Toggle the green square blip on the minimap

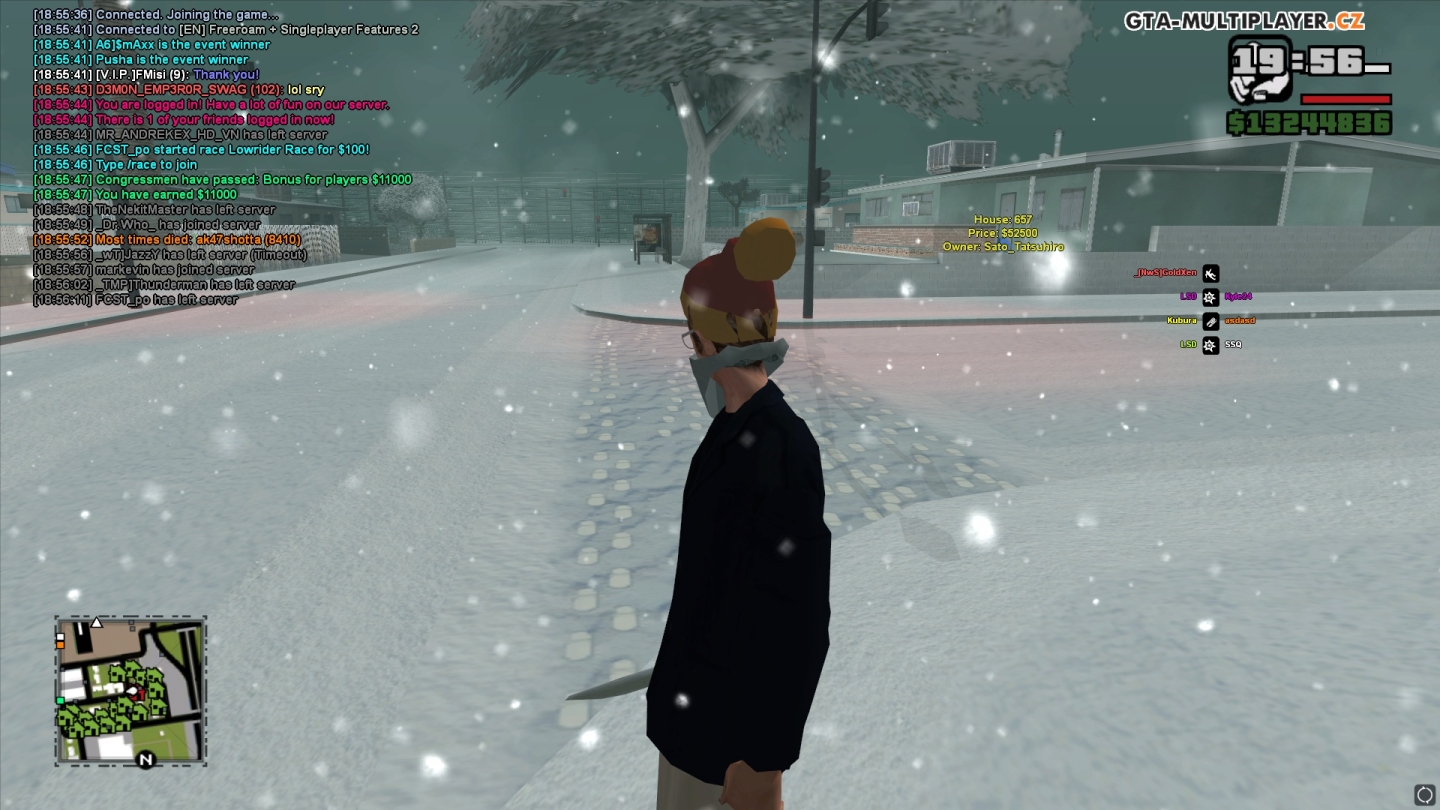click(x=60, y=701)
